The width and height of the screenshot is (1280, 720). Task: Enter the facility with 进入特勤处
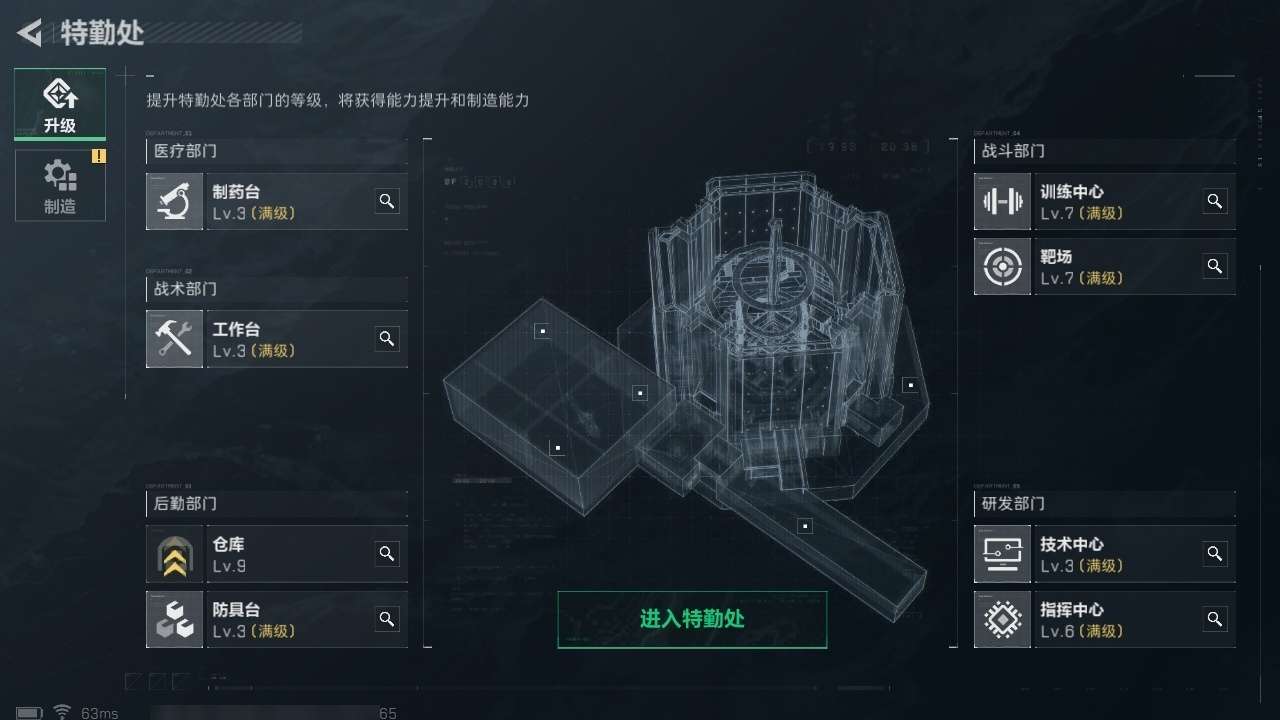pyautogui.click(x=692, y=619)
